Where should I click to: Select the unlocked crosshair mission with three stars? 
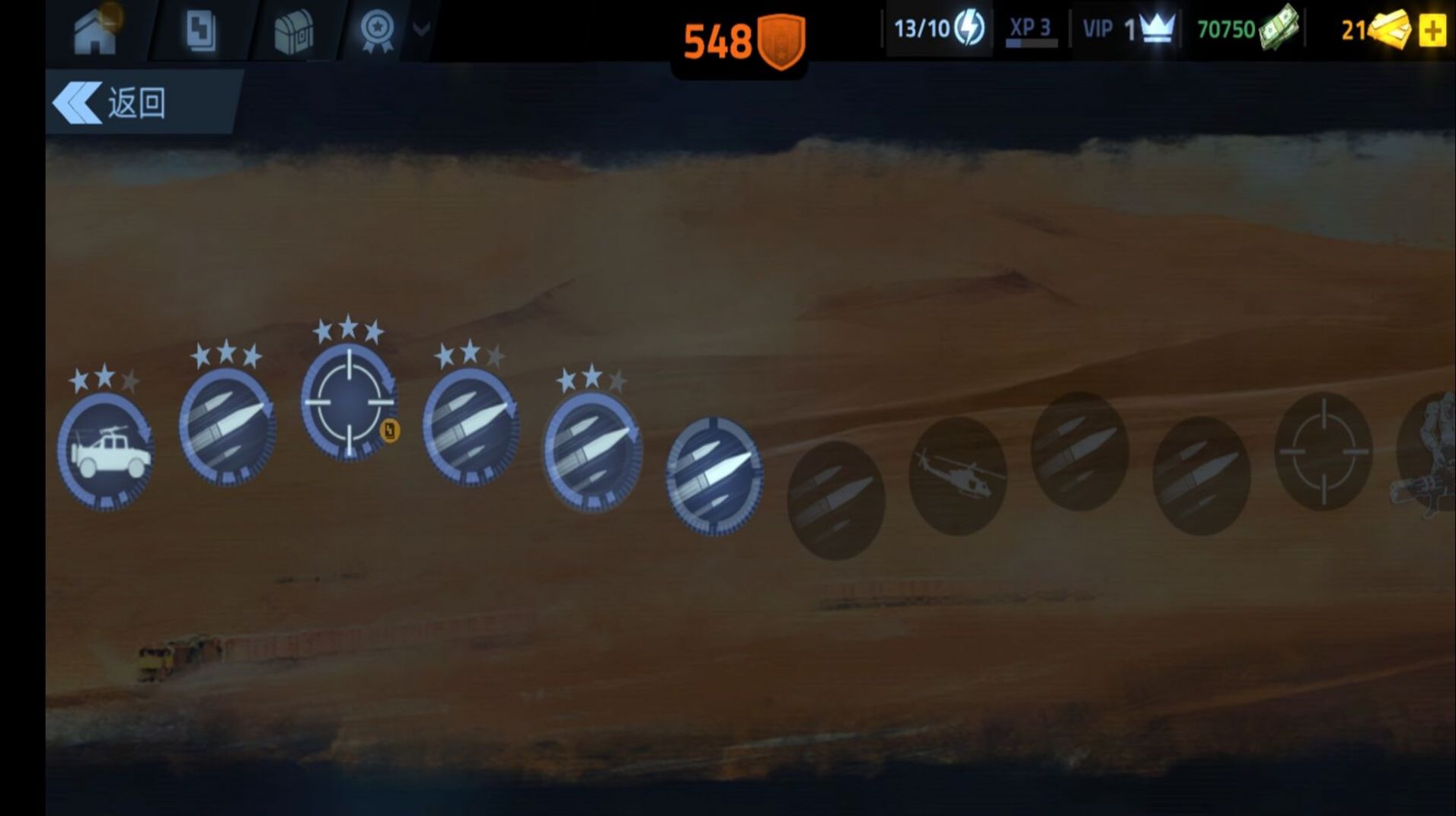click(x=349, y=401)
